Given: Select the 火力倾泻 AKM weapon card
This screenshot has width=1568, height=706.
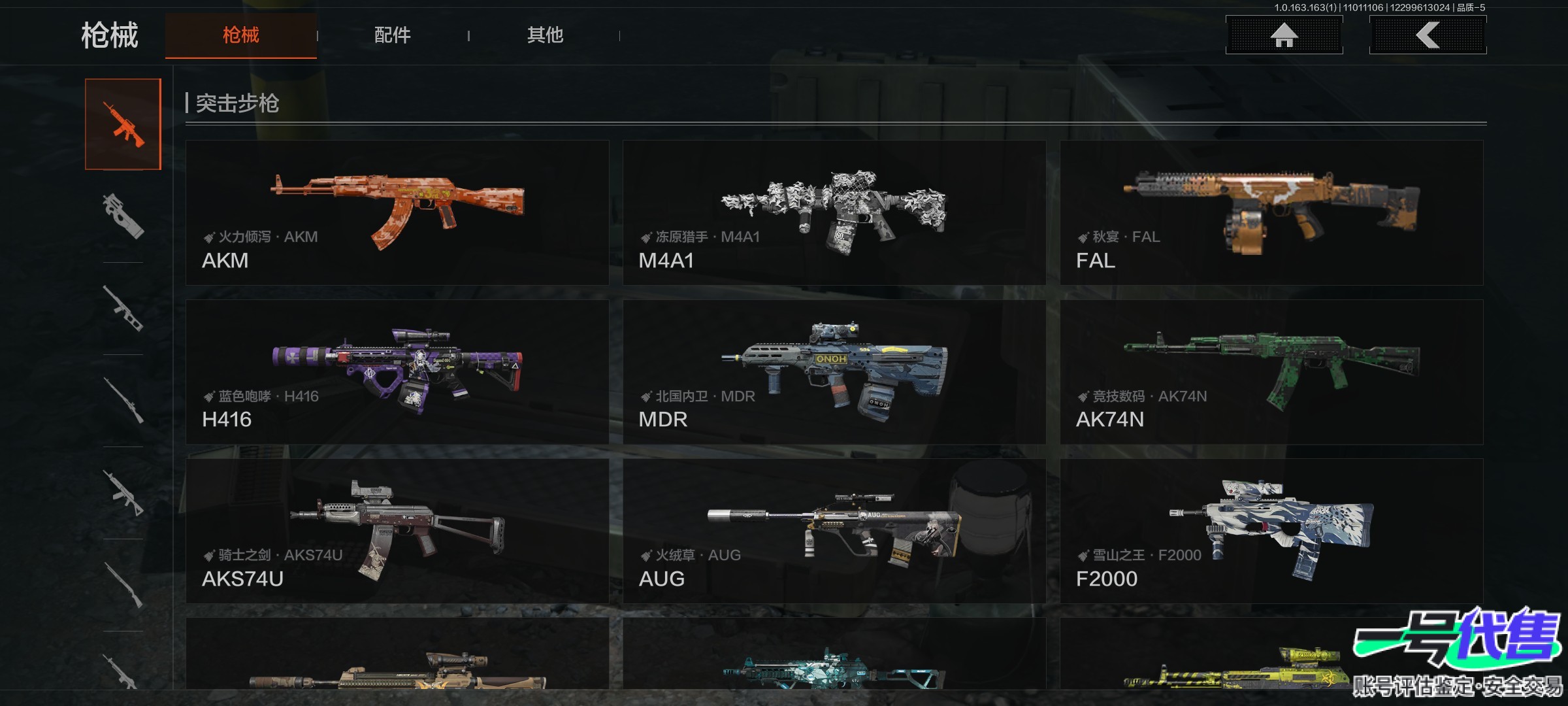Looking at the screenshot, I should [397, 212].
